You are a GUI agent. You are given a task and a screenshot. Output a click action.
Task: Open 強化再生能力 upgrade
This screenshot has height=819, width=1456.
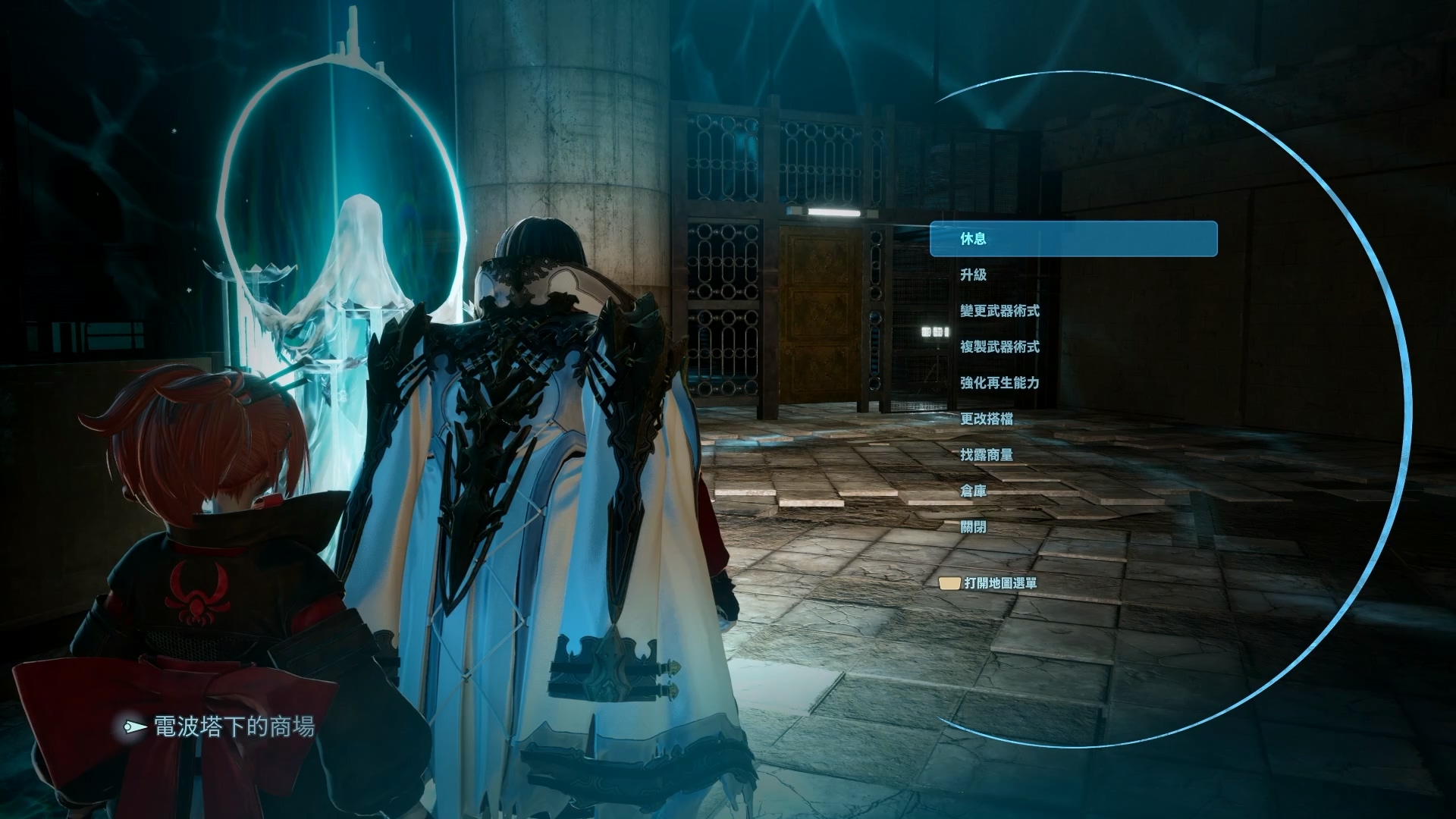pyautogui.click(x=999, y=383)
